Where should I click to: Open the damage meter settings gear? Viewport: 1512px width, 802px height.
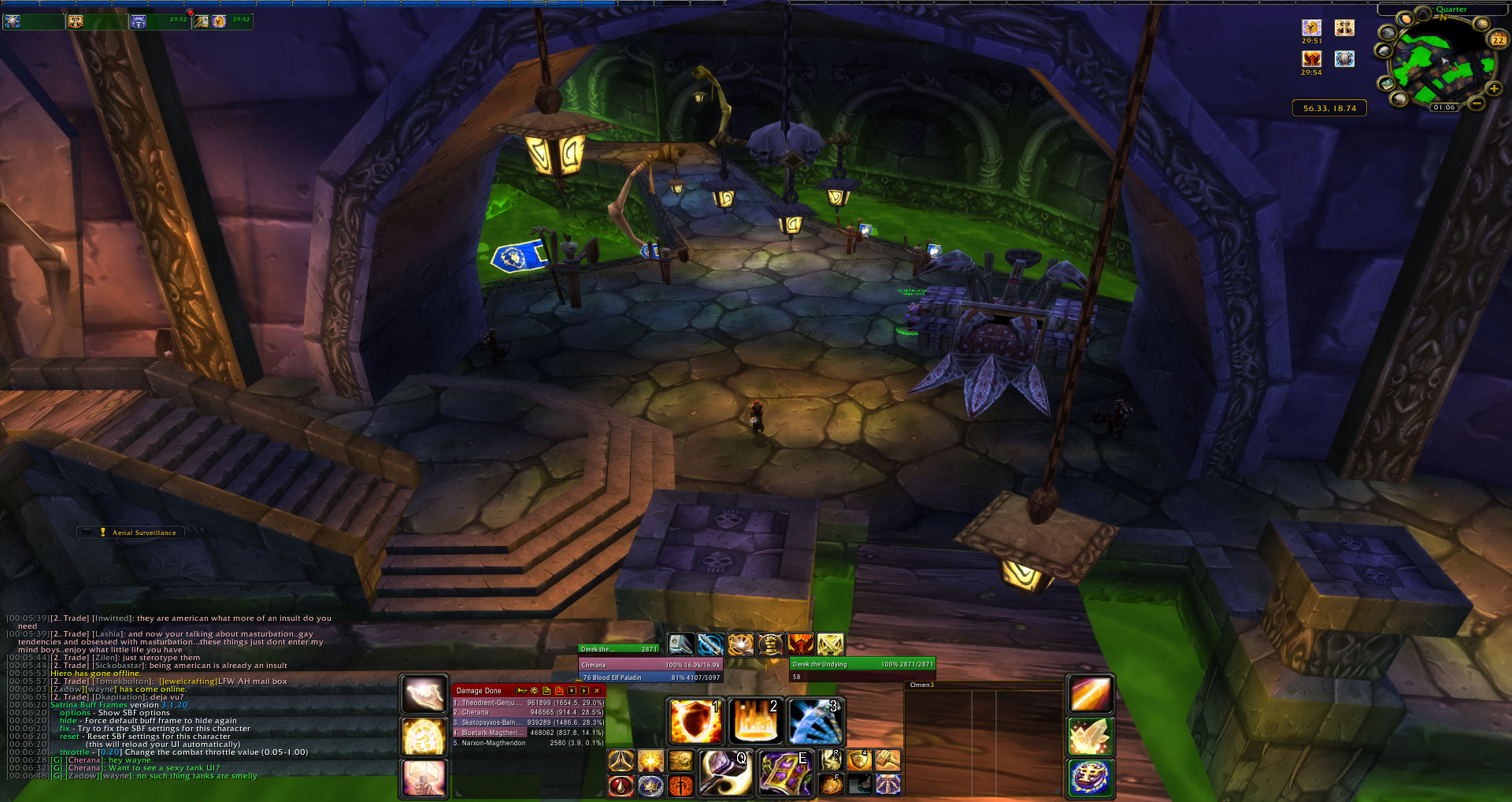click(x=534, y=691)
